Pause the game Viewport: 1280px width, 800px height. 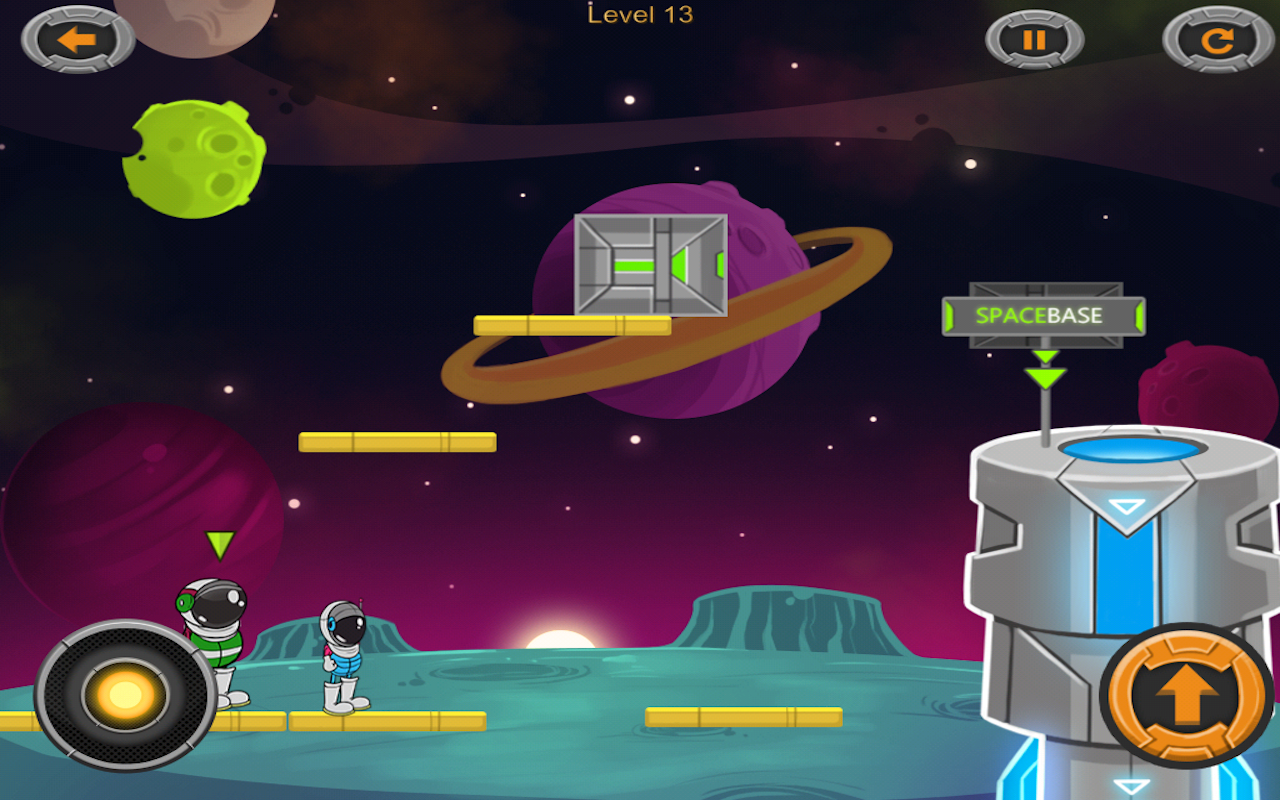[1034, 40]
